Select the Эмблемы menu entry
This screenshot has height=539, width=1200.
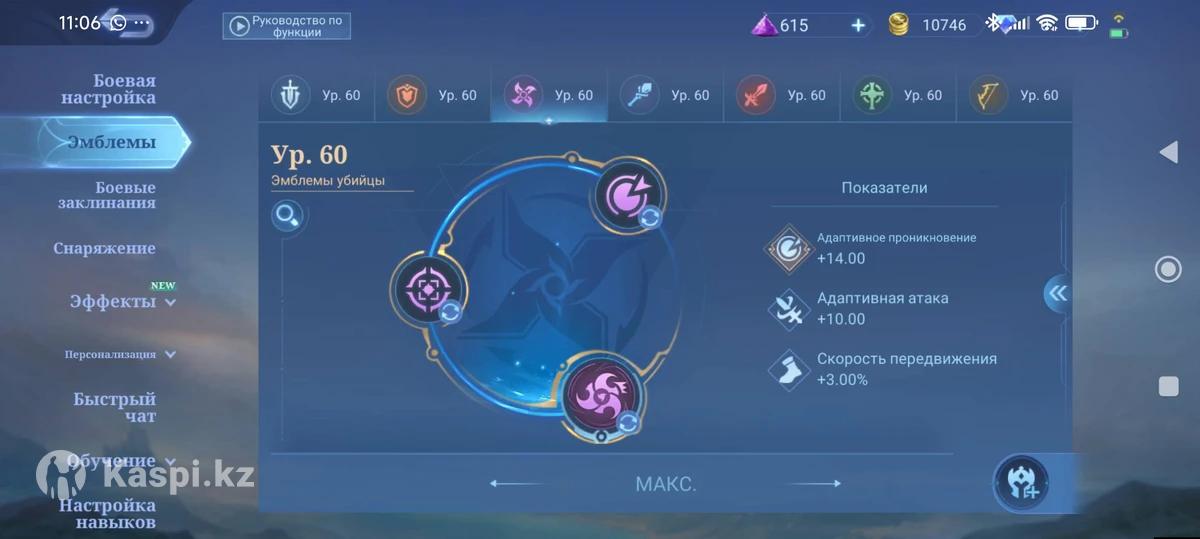tap(111, 142)
